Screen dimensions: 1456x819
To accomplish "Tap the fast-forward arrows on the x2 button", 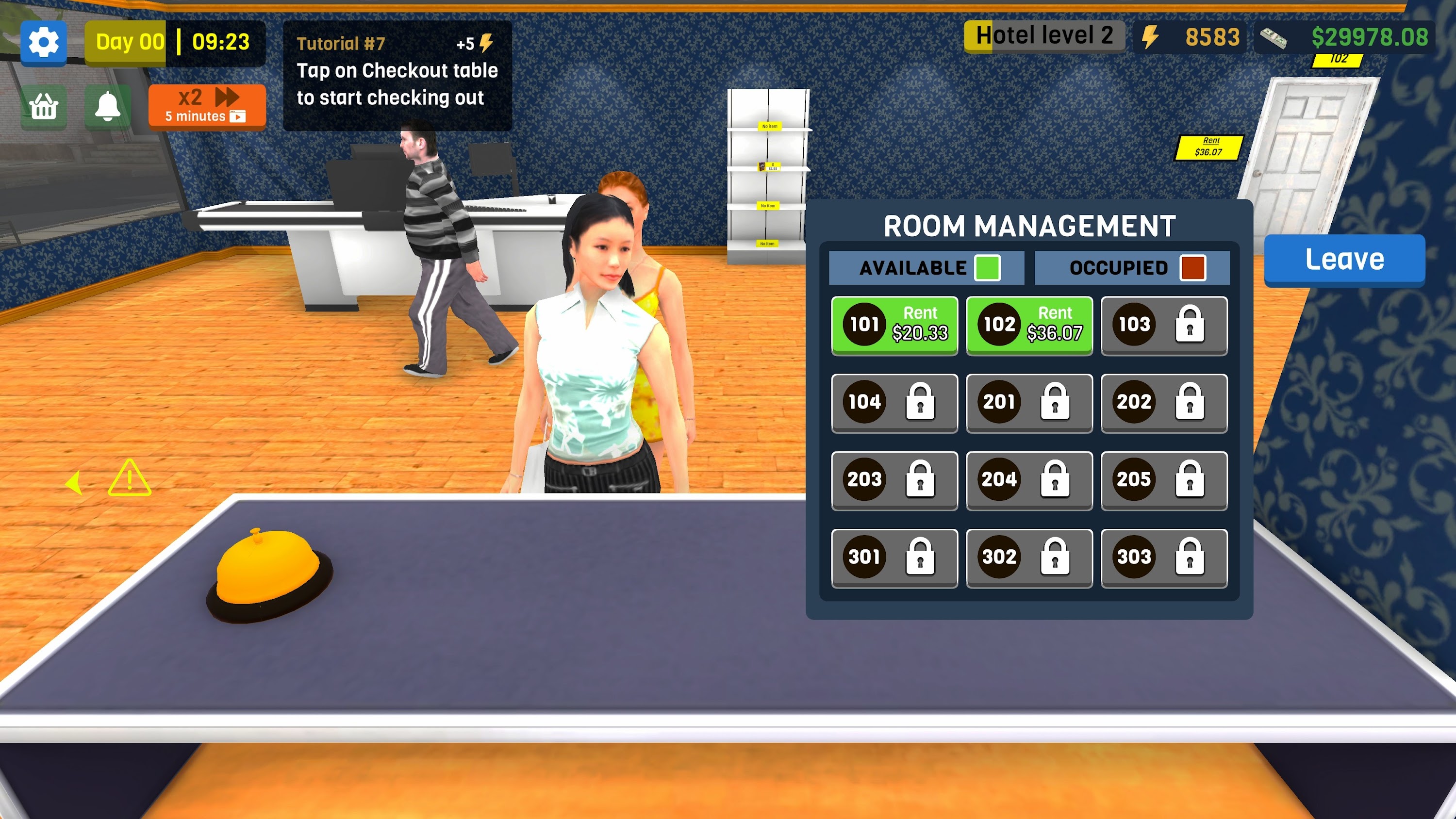I will point(226,97).
